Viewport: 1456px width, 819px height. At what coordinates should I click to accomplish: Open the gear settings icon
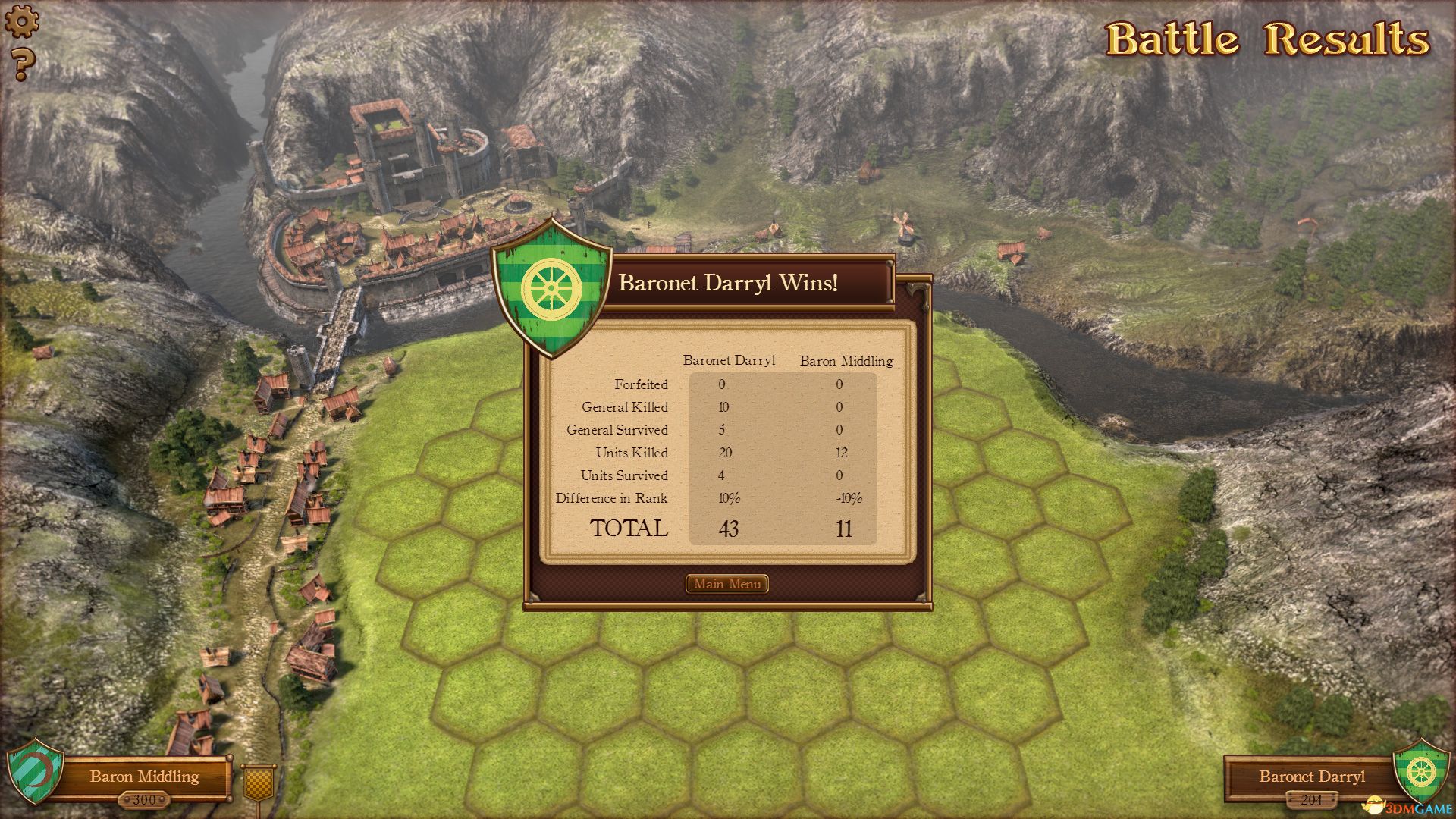click(21, 20)
